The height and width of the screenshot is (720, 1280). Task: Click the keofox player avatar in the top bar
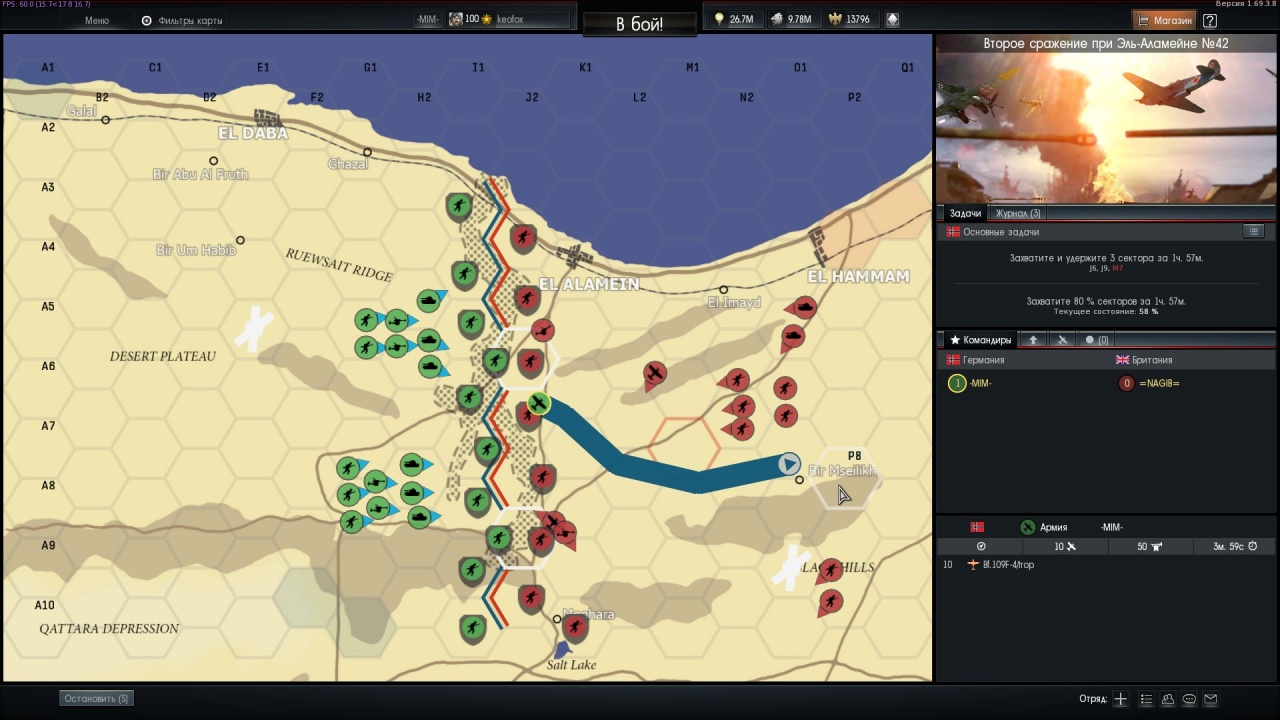(x=456, y=18)
